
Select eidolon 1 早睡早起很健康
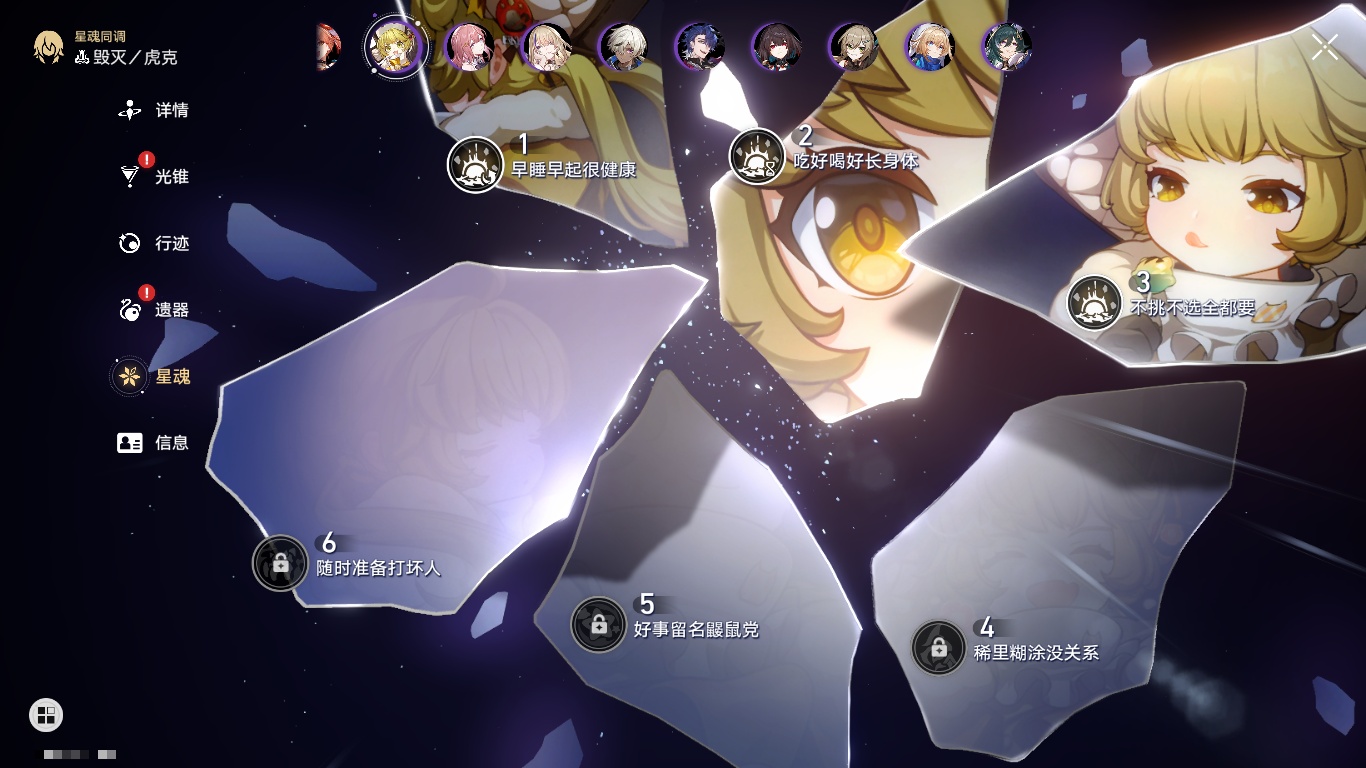point(475,164)
